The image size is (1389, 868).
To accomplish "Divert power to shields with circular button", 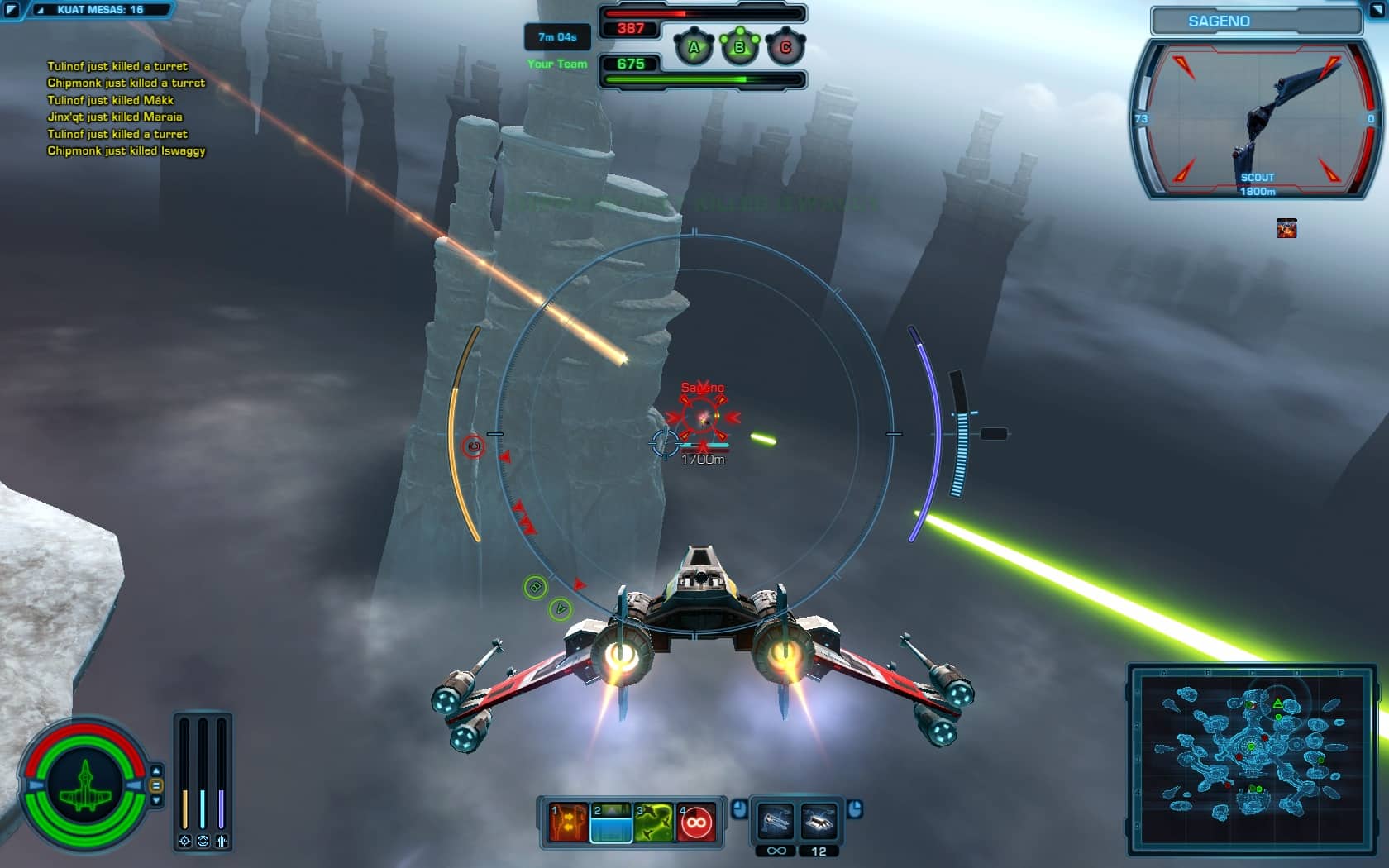I will point(203,841).
